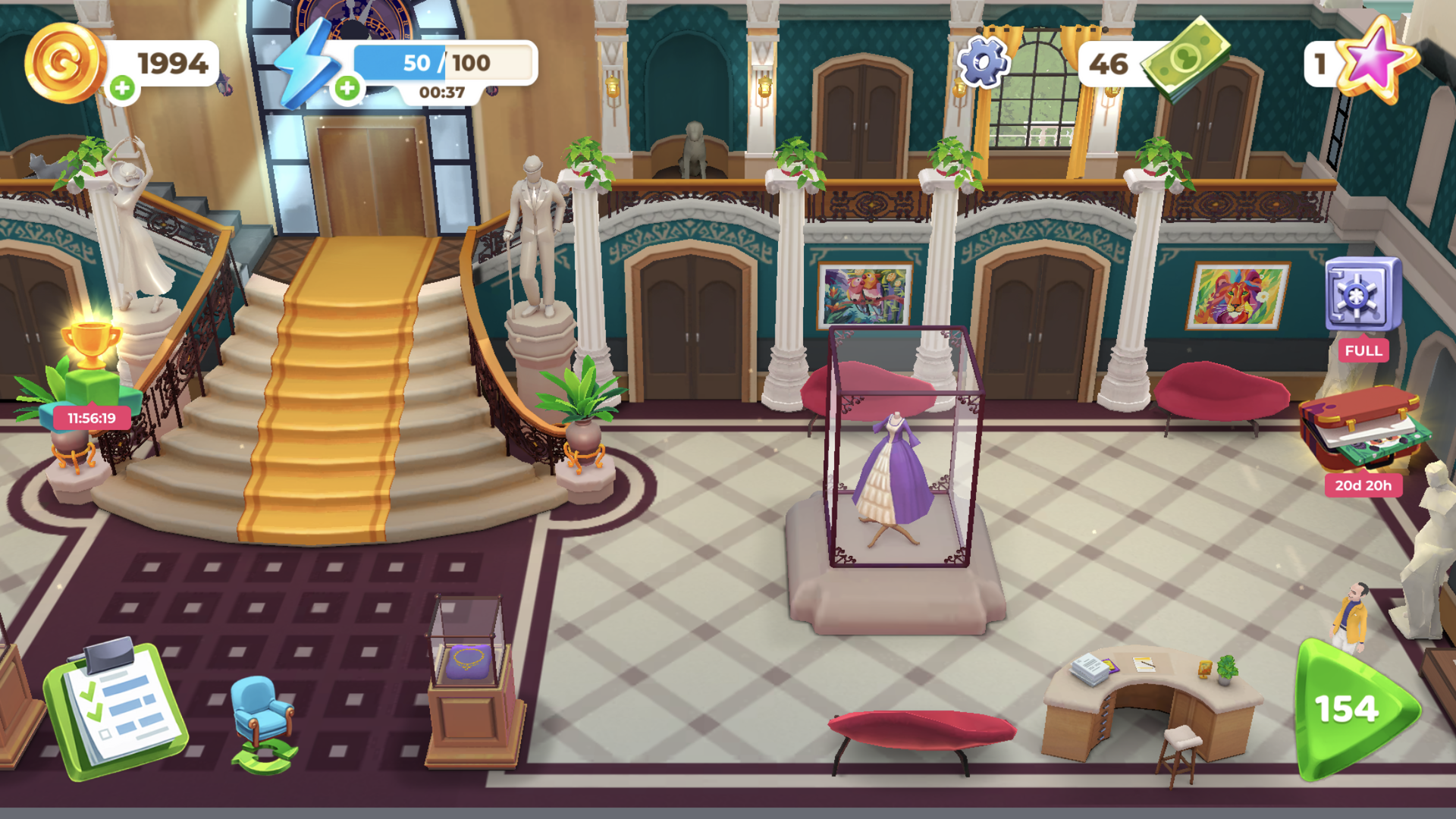
Task: Open the suitcase event with 20d 20h timer
Action: pos(1363,428)
